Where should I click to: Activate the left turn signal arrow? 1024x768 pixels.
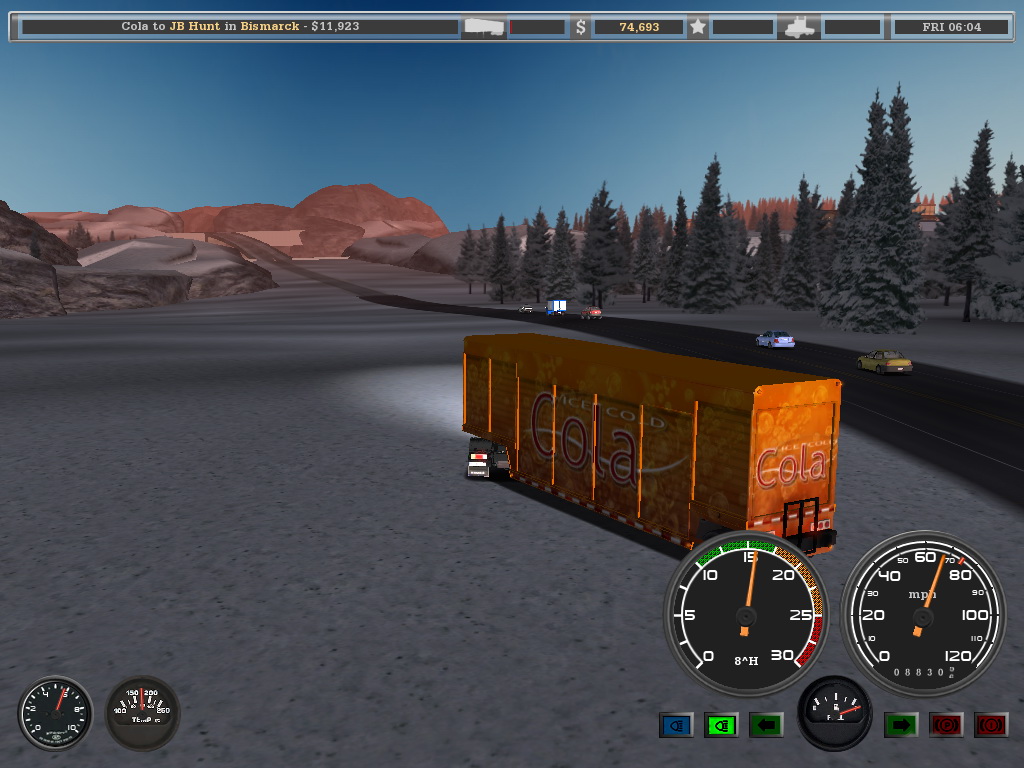[x=766, y=724]
